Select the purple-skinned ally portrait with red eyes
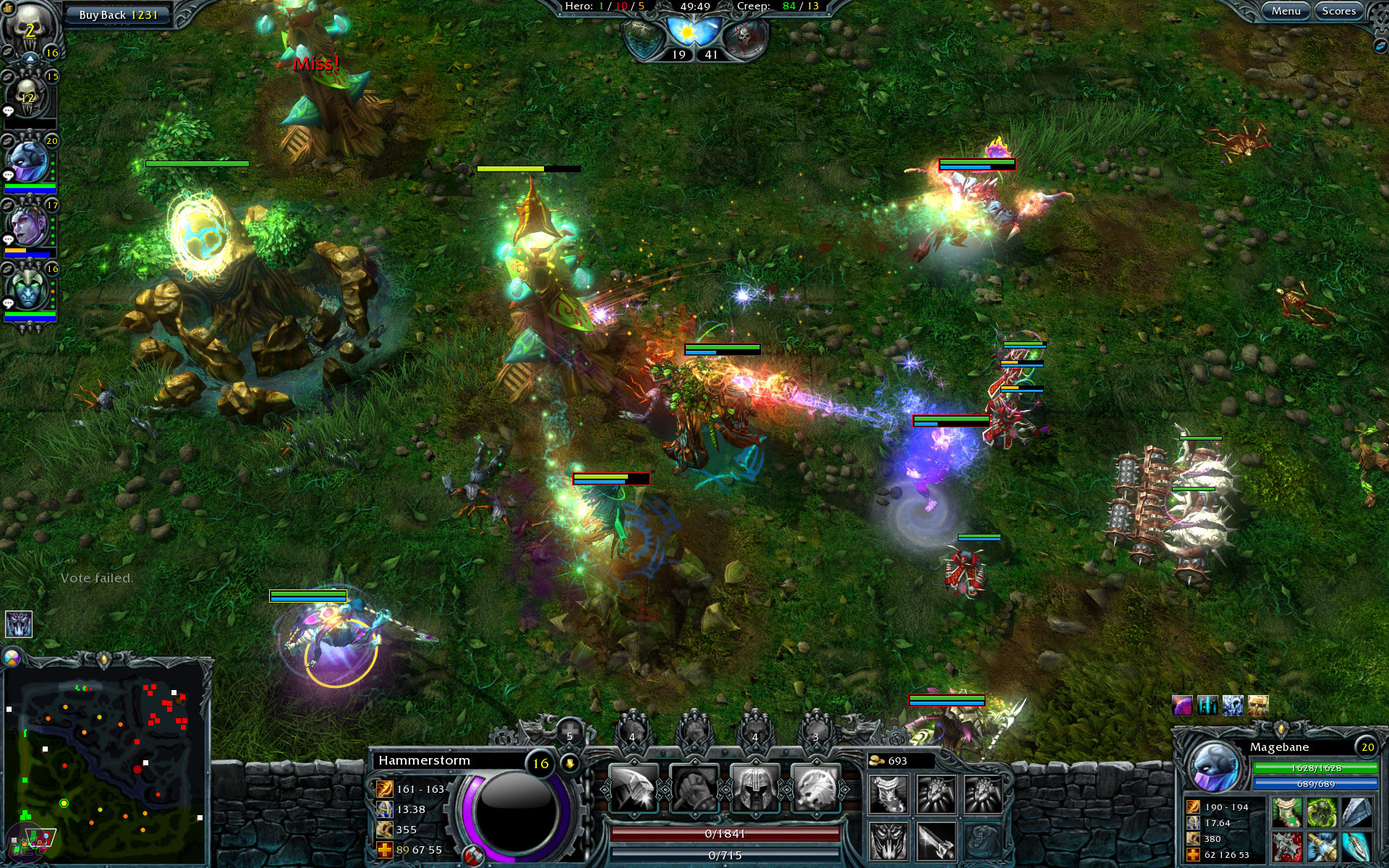The height and width of the screenshot is (868, 1389). coord(29,226)
